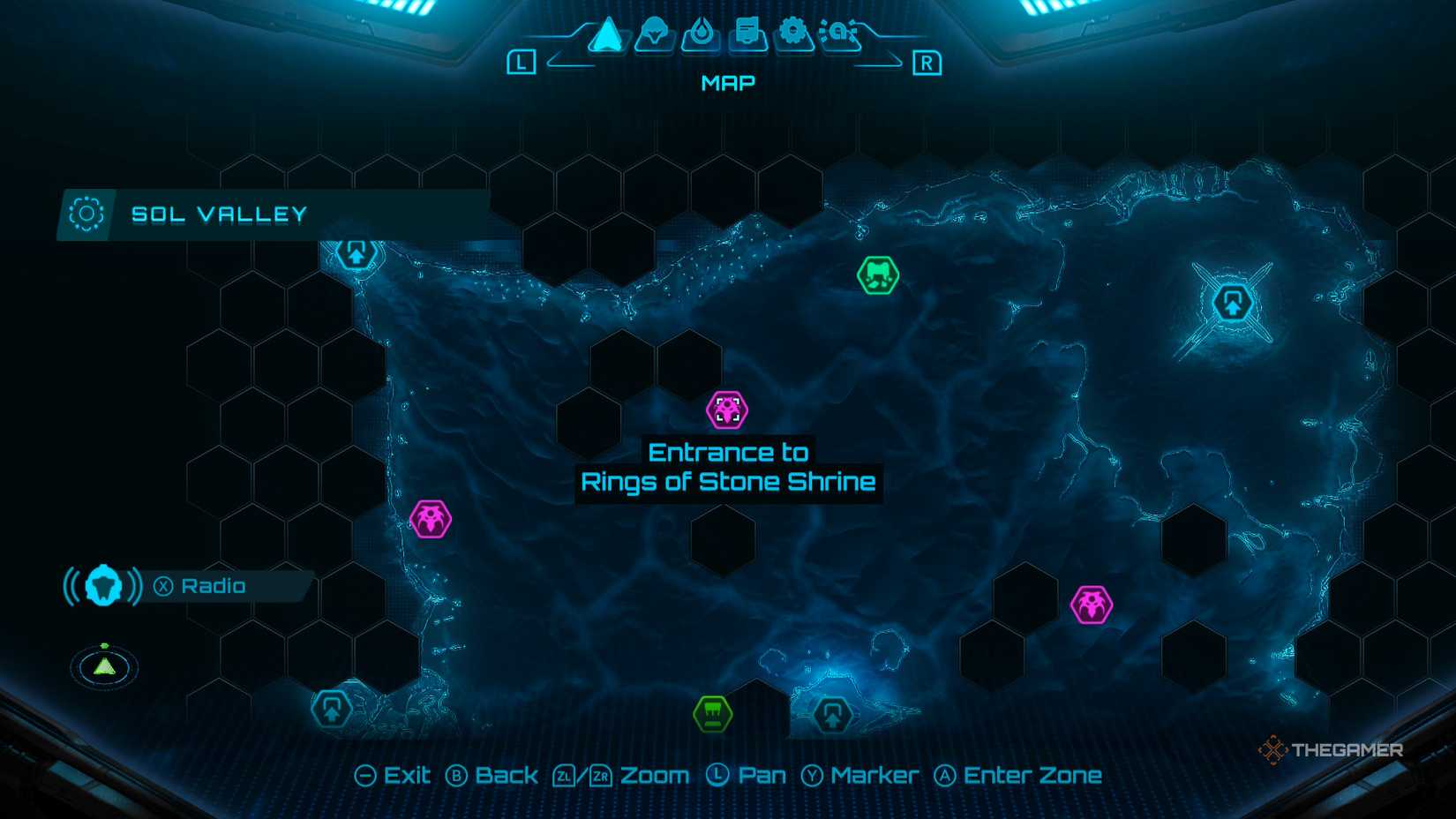Select Enter Zone at the bottom bar

[x=1019, y=775]
